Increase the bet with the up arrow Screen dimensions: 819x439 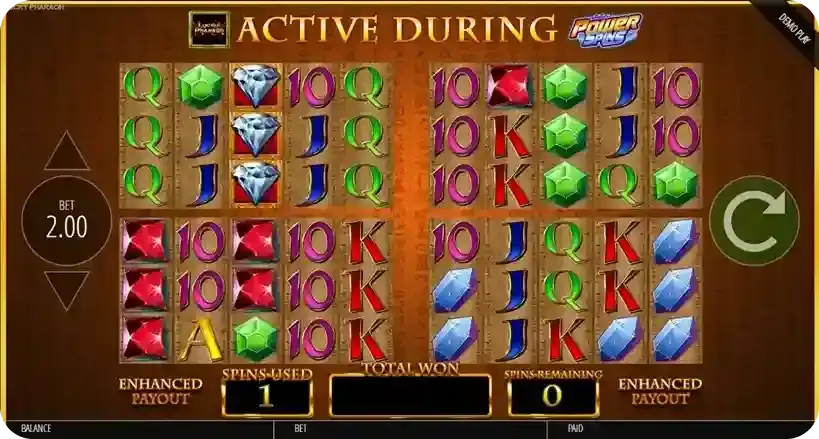(x=67, y=153)
